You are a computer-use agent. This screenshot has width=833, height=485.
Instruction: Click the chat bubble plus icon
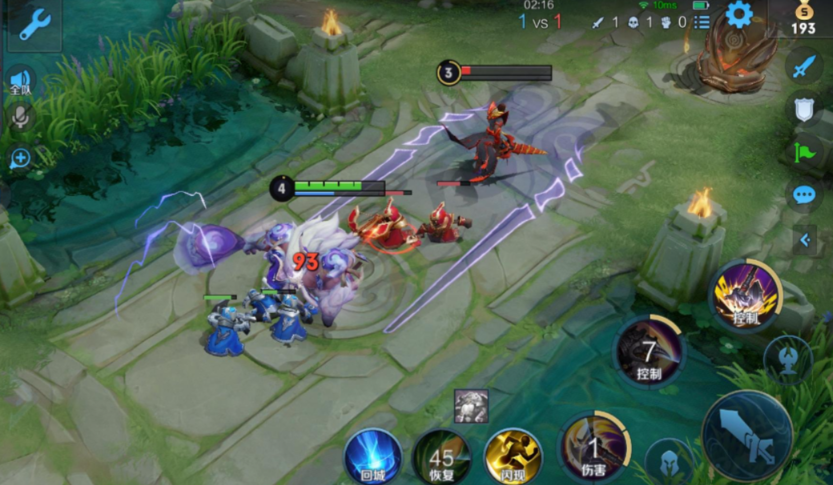pyautogui.click(x=19, y=158)
